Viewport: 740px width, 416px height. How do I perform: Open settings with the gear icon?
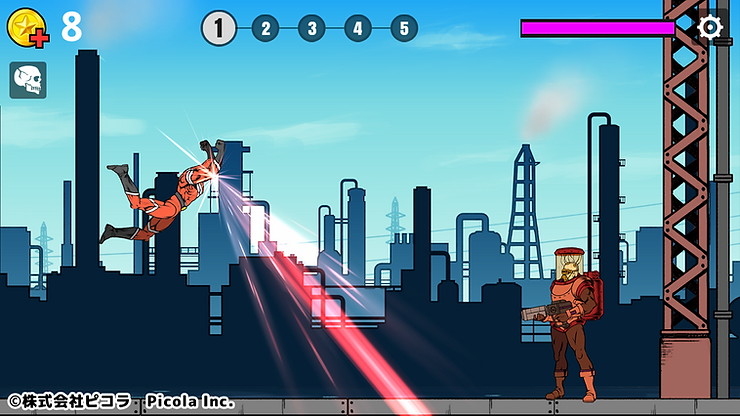click(x=709, y=27)
